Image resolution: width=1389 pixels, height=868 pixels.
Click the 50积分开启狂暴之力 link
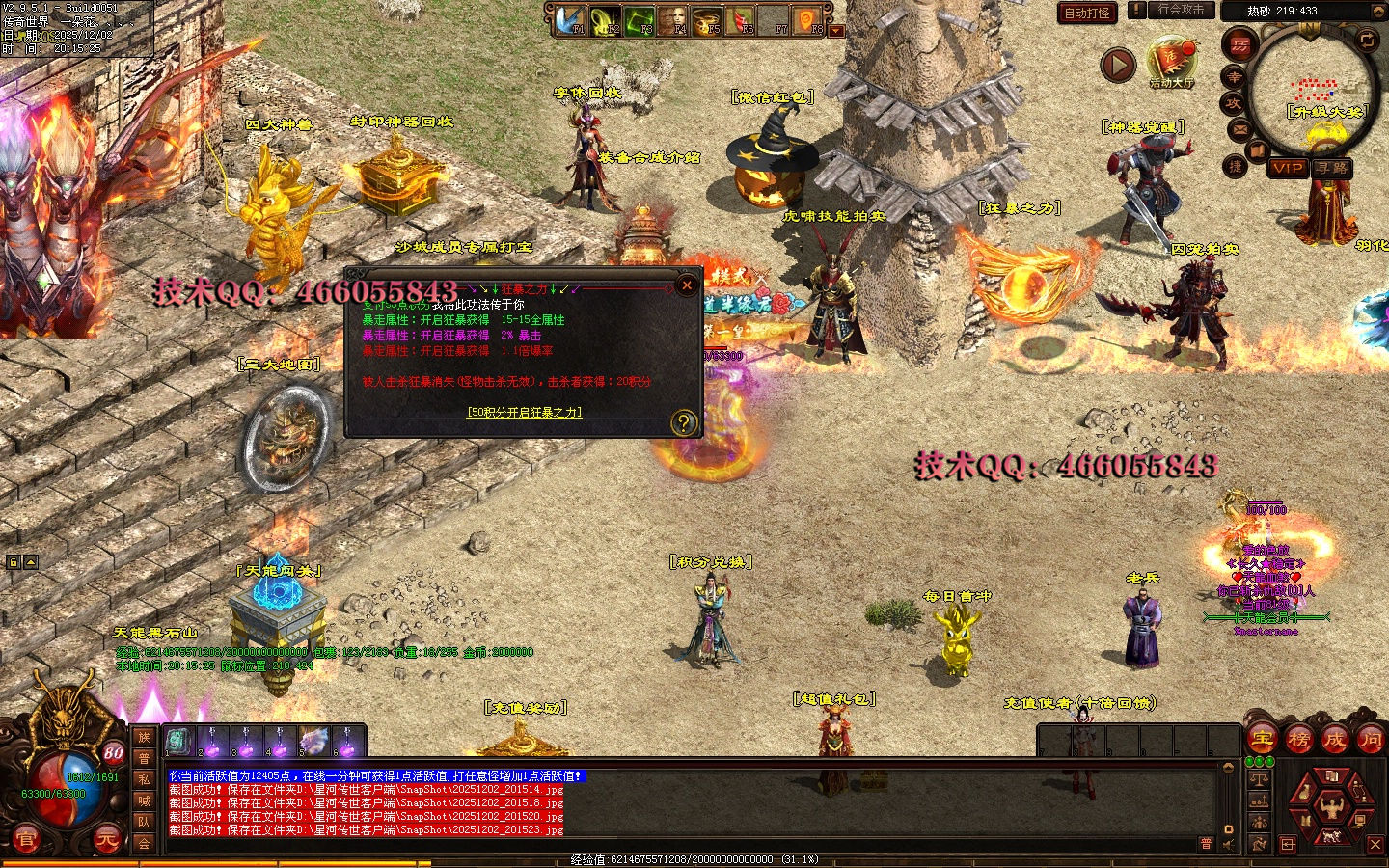524,412
